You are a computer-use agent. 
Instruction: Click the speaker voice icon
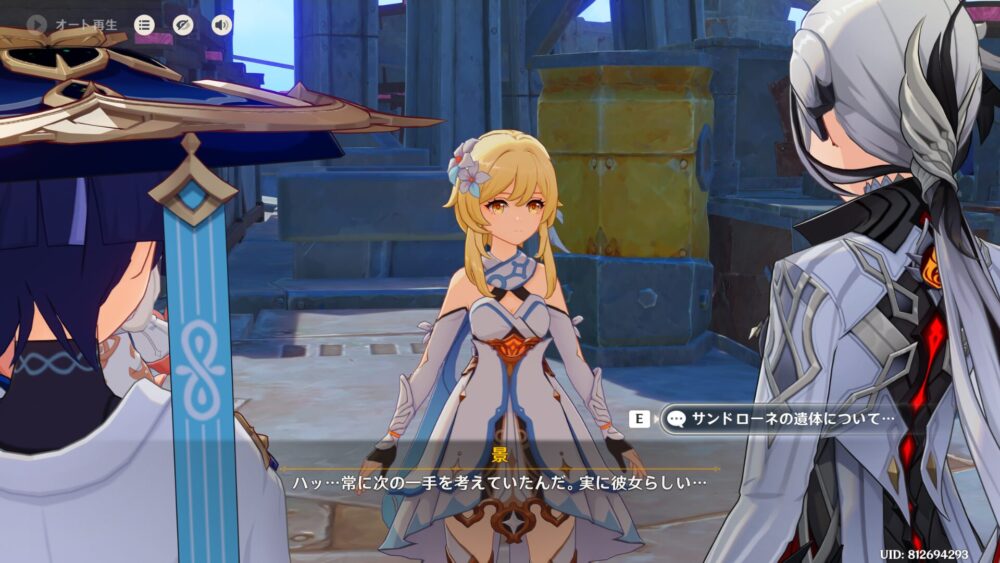(221, 25)
